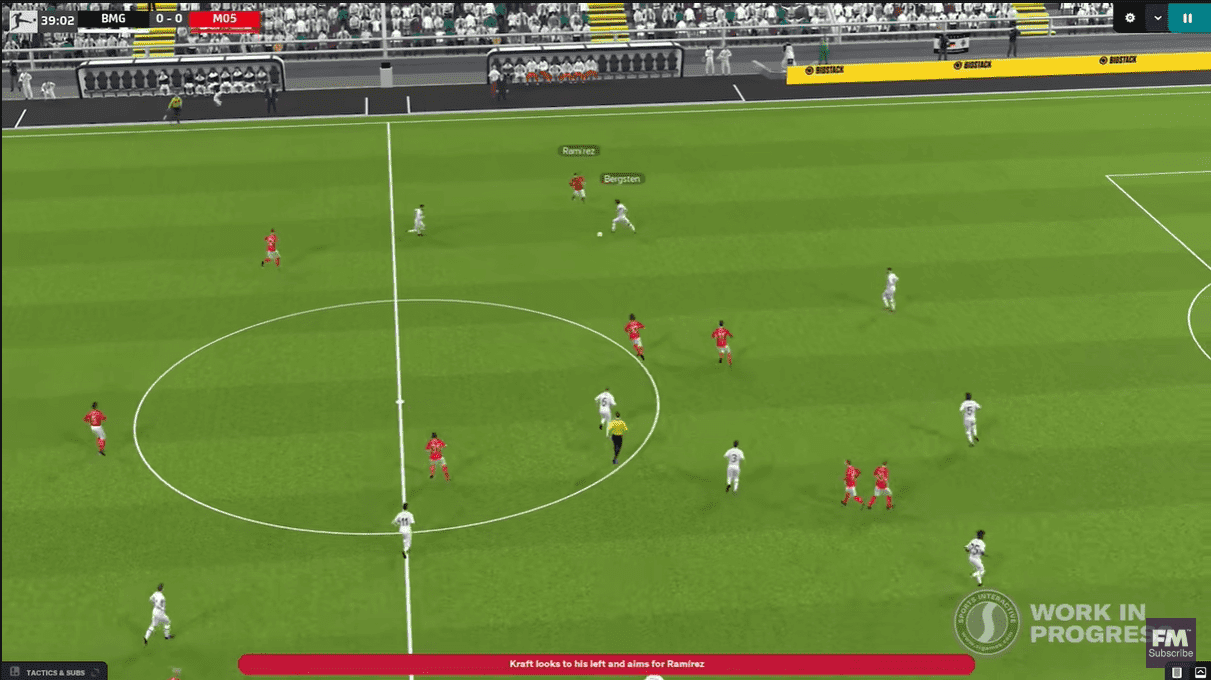This screenshot has width=1211, height=680.
Task: Open the Tactics & Subs panel
Action: [55, 672]
